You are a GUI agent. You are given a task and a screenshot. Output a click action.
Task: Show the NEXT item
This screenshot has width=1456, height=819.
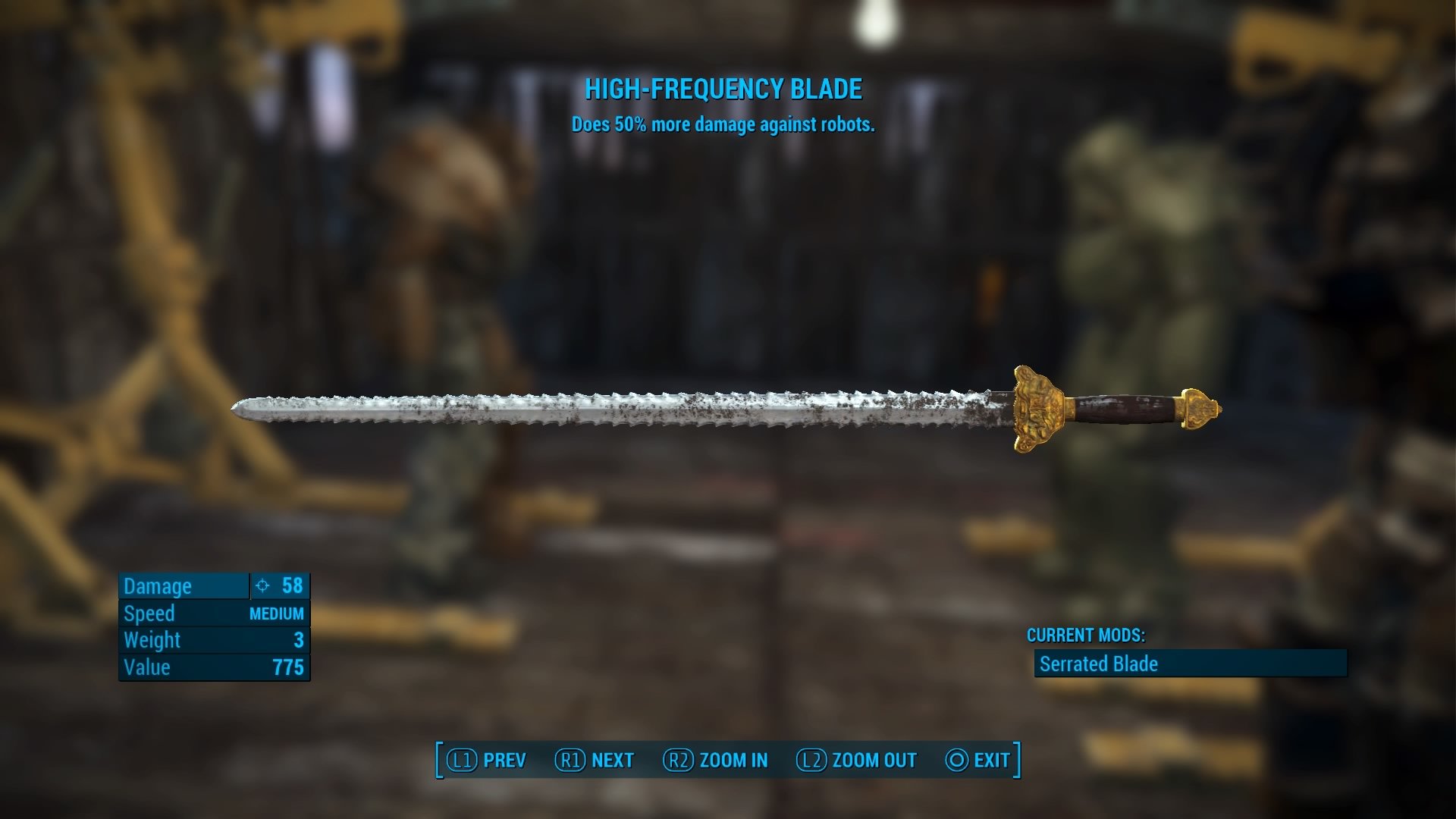(x=595, y=760)
